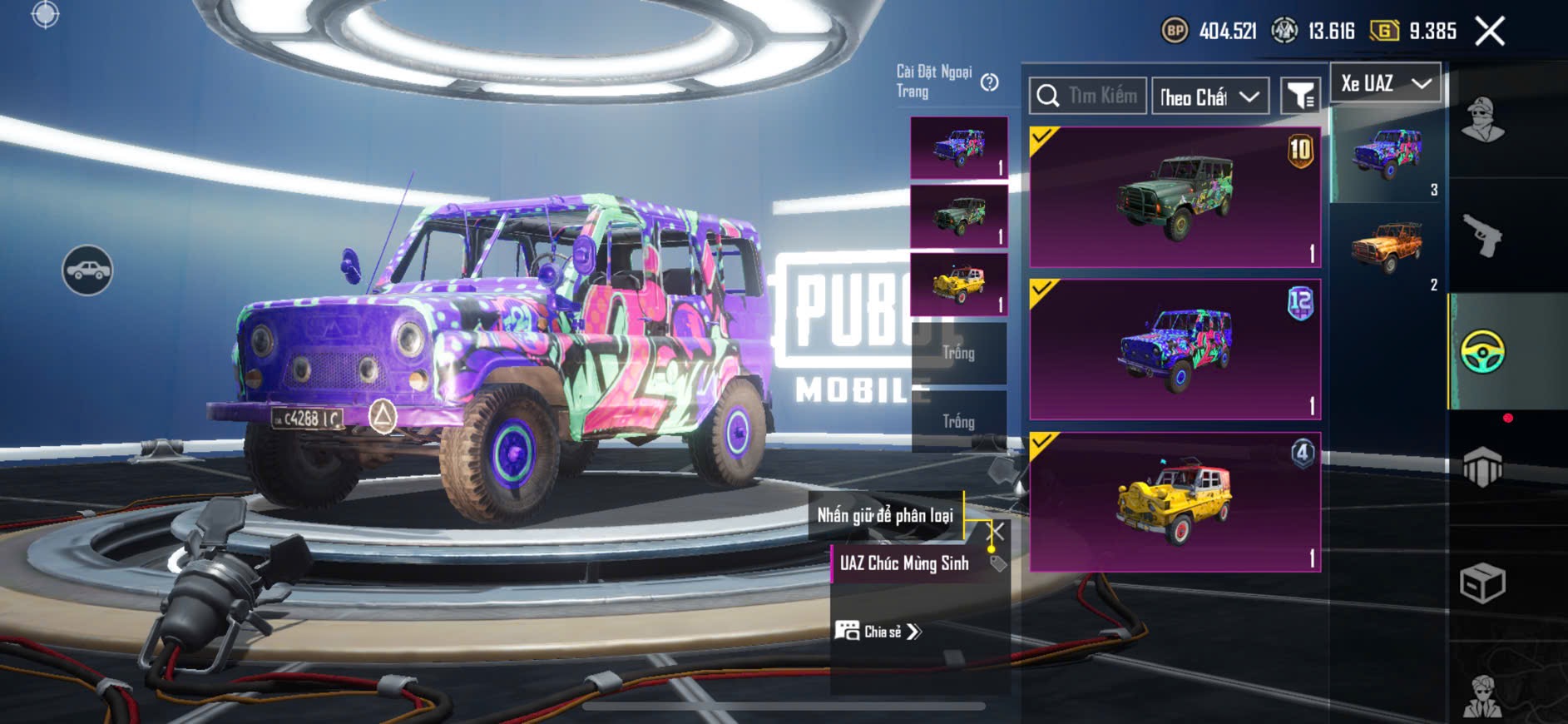Choose the orange UAZ vehicle category
The image size is (1568, 724).
pyautogui.click(x=1386, y=246)
